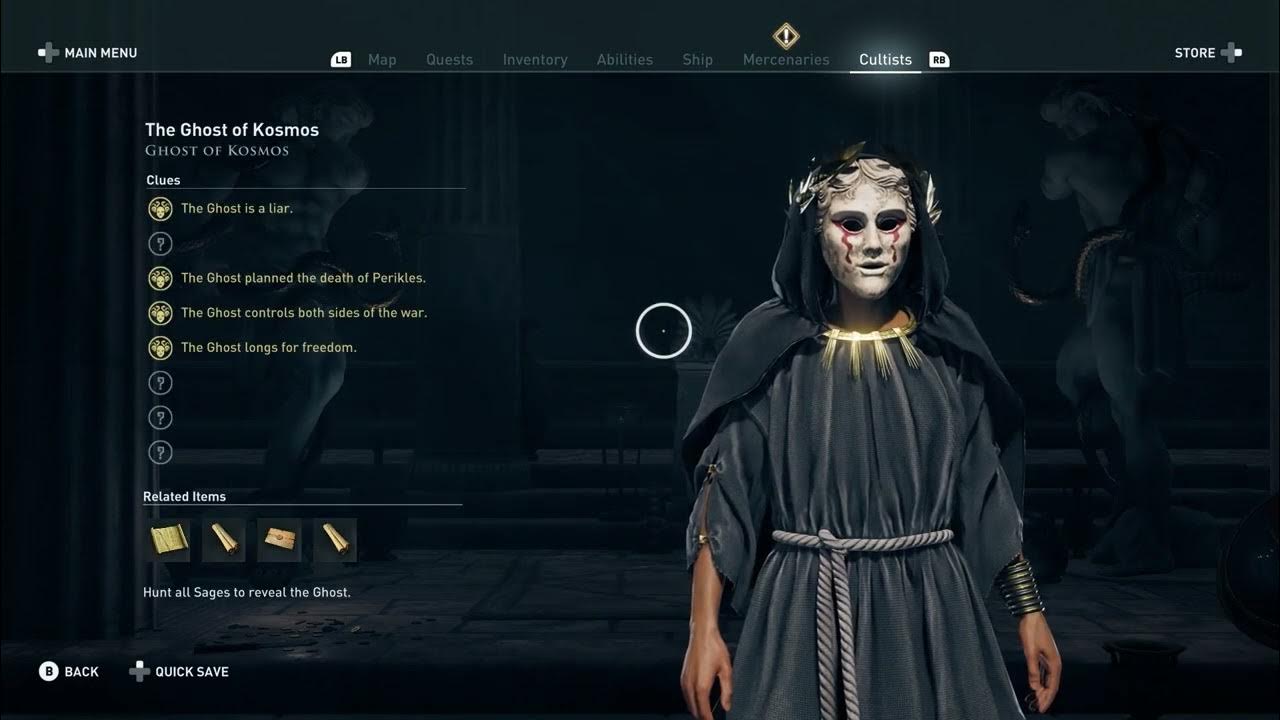Select the Ship tab
Viewport: 1280px width, 720px height.
click(697, 60)
